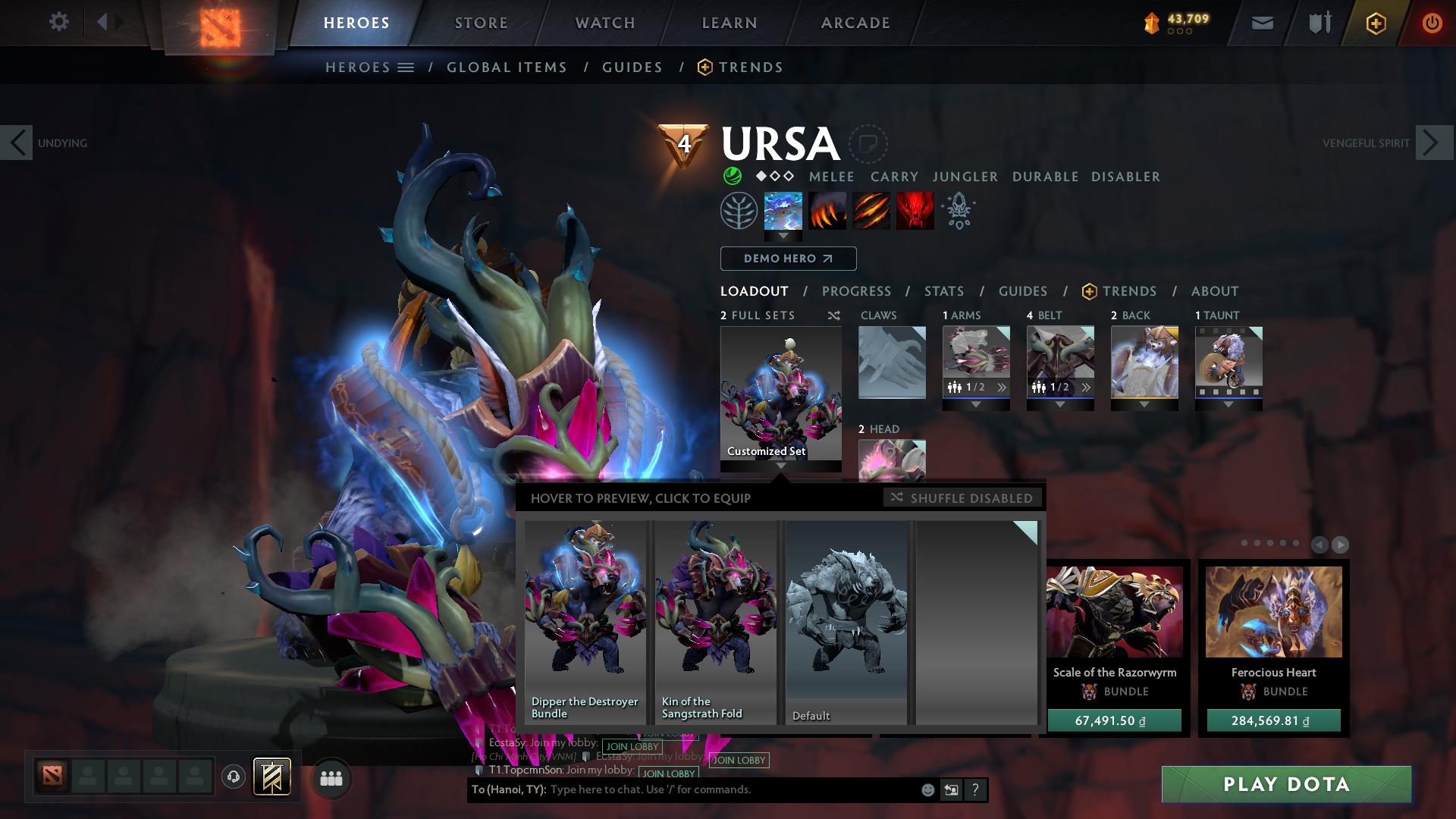The height and width of the screenshot is (819, 1456).
Task: Switch to the STATS tab
Action: [943, 291]
